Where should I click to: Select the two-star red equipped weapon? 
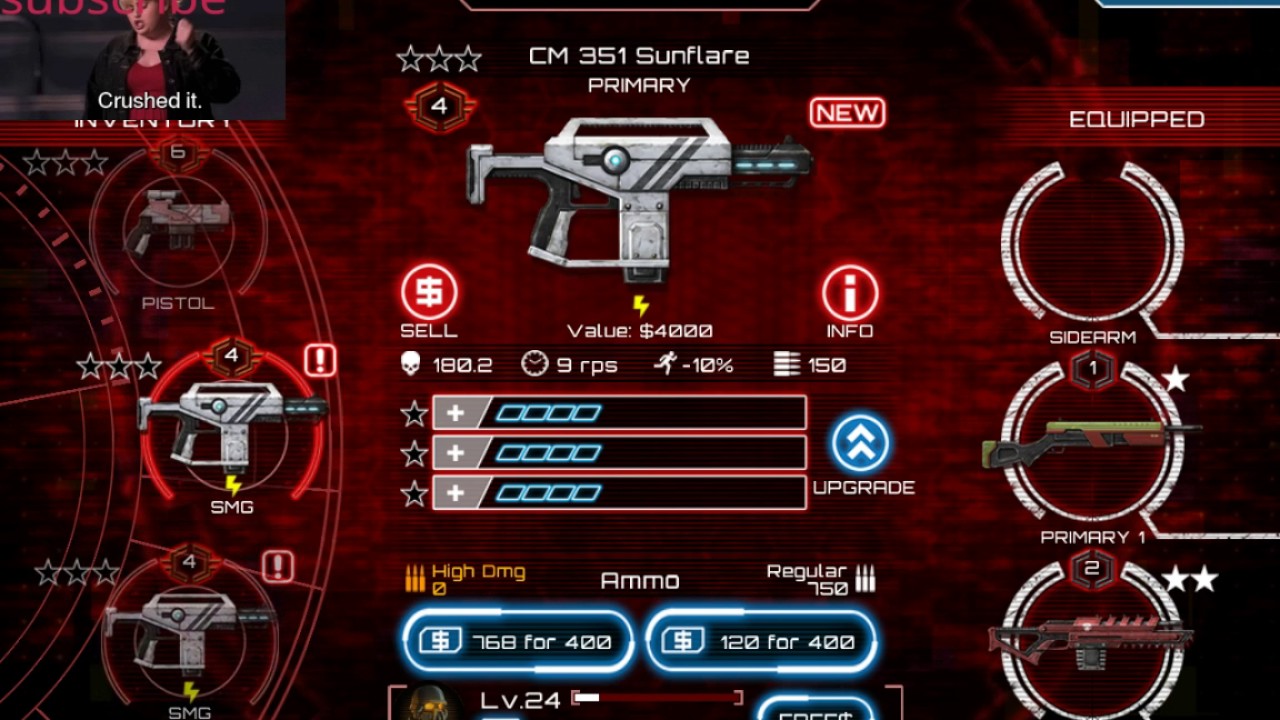point(1092,635)
